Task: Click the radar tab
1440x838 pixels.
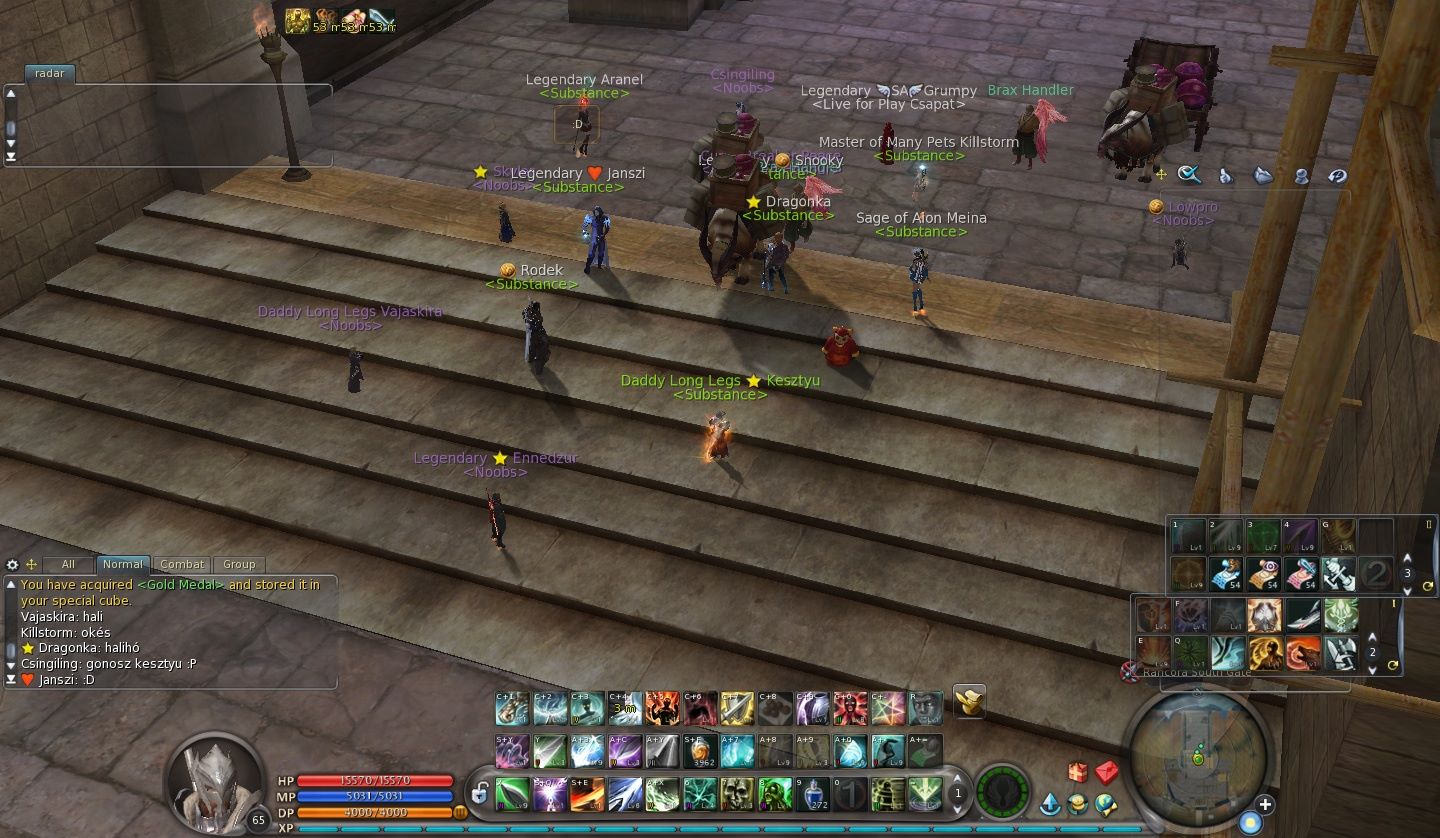Action: 50,73
